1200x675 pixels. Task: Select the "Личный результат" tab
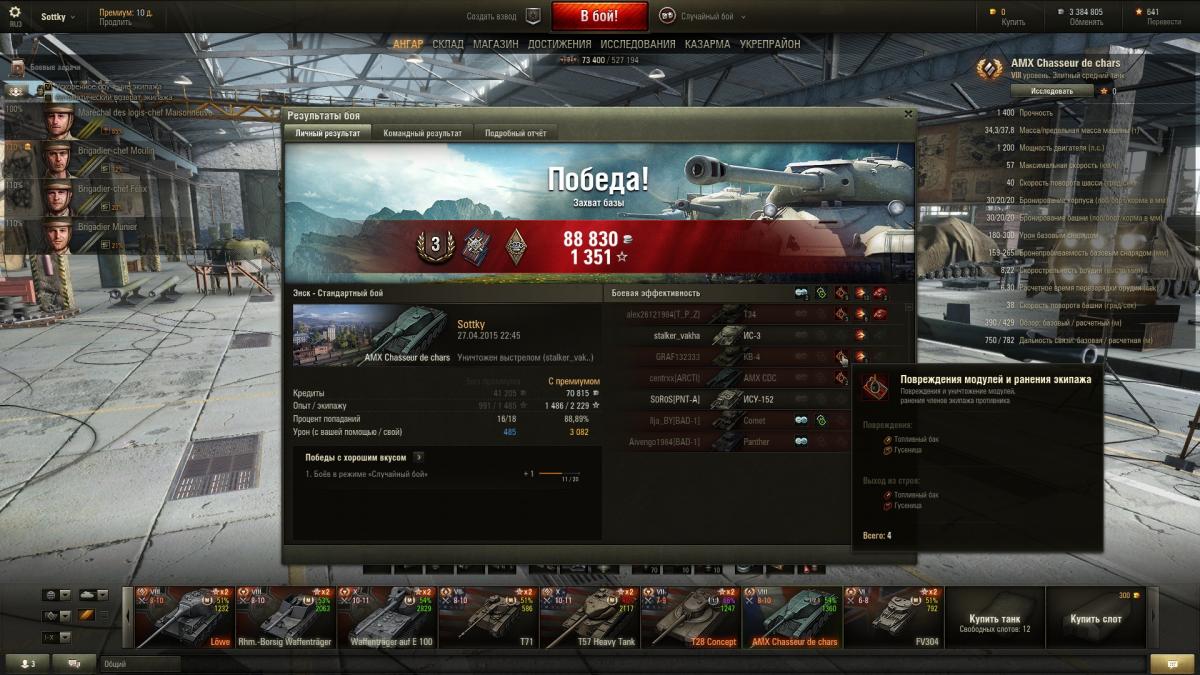(329, 133)
